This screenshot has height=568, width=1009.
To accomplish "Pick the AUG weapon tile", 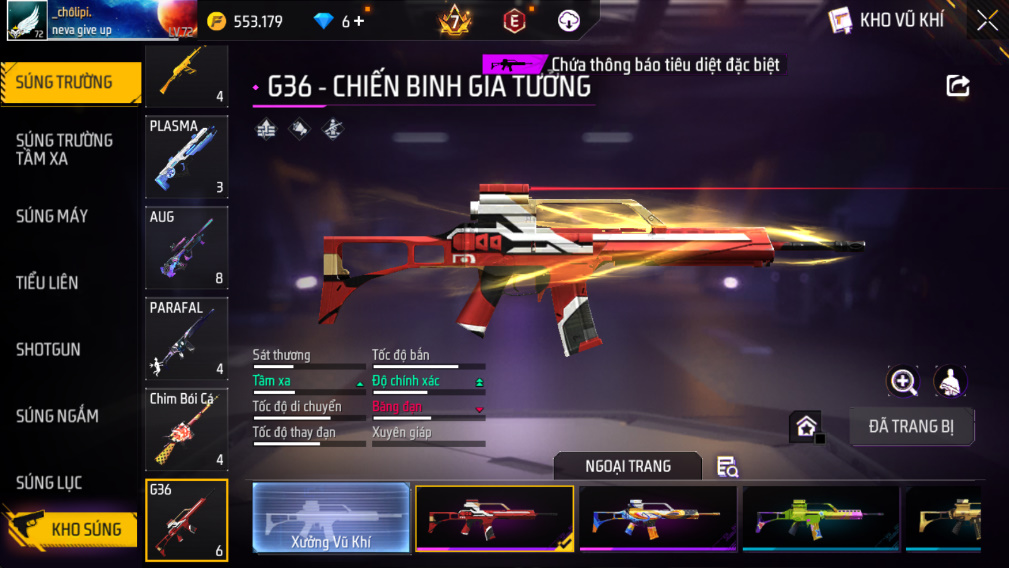I will 186,248.
